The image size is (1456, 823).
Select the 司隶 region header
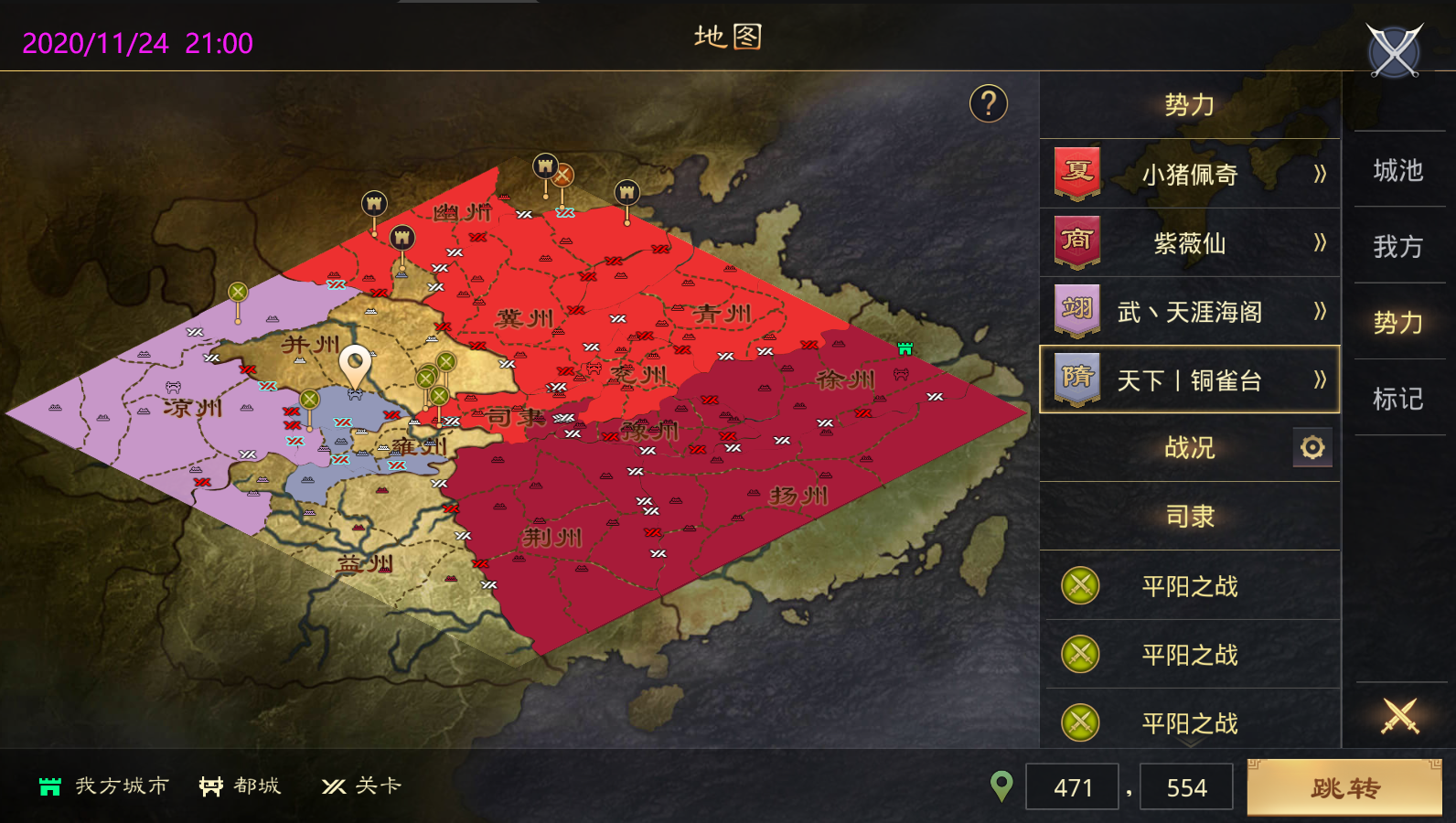pyautogui.click(x=1189, y=517)
